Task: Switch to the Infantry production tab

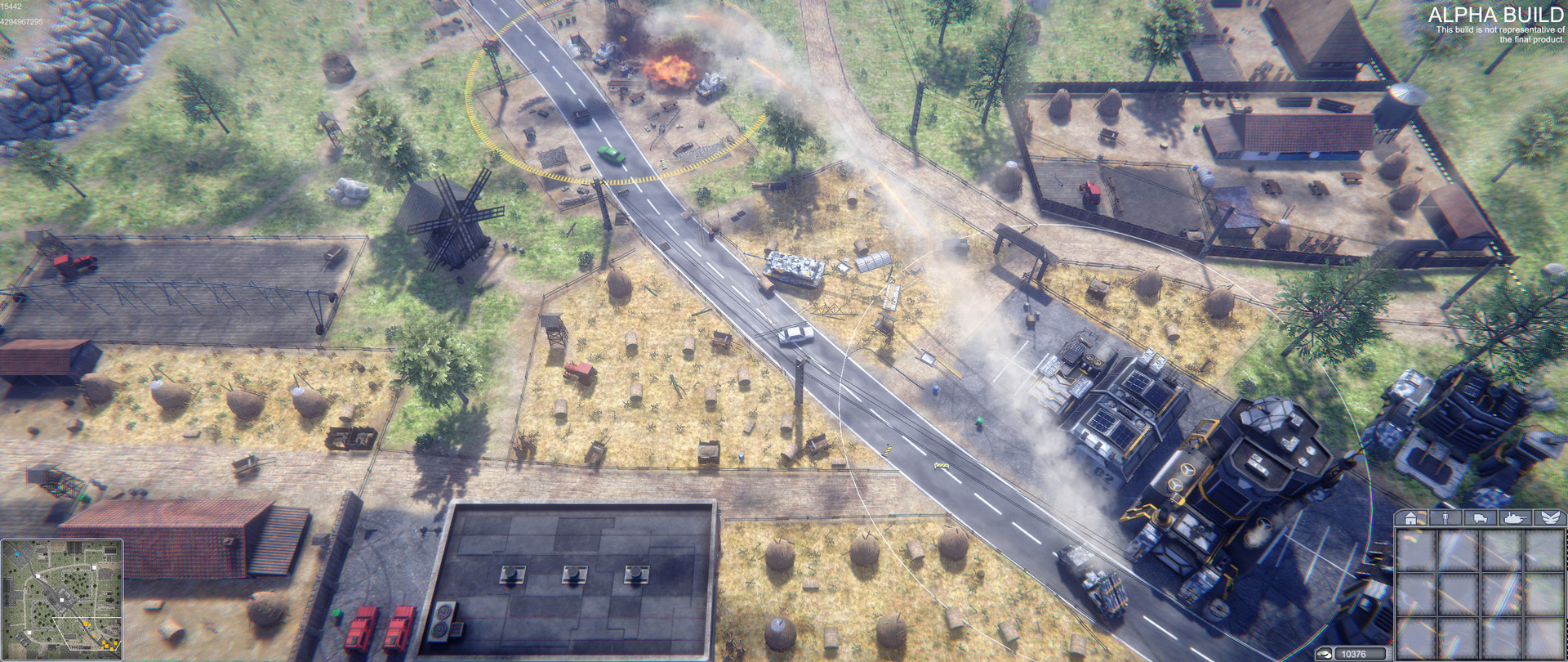Action: click(x=1445, y=517)
